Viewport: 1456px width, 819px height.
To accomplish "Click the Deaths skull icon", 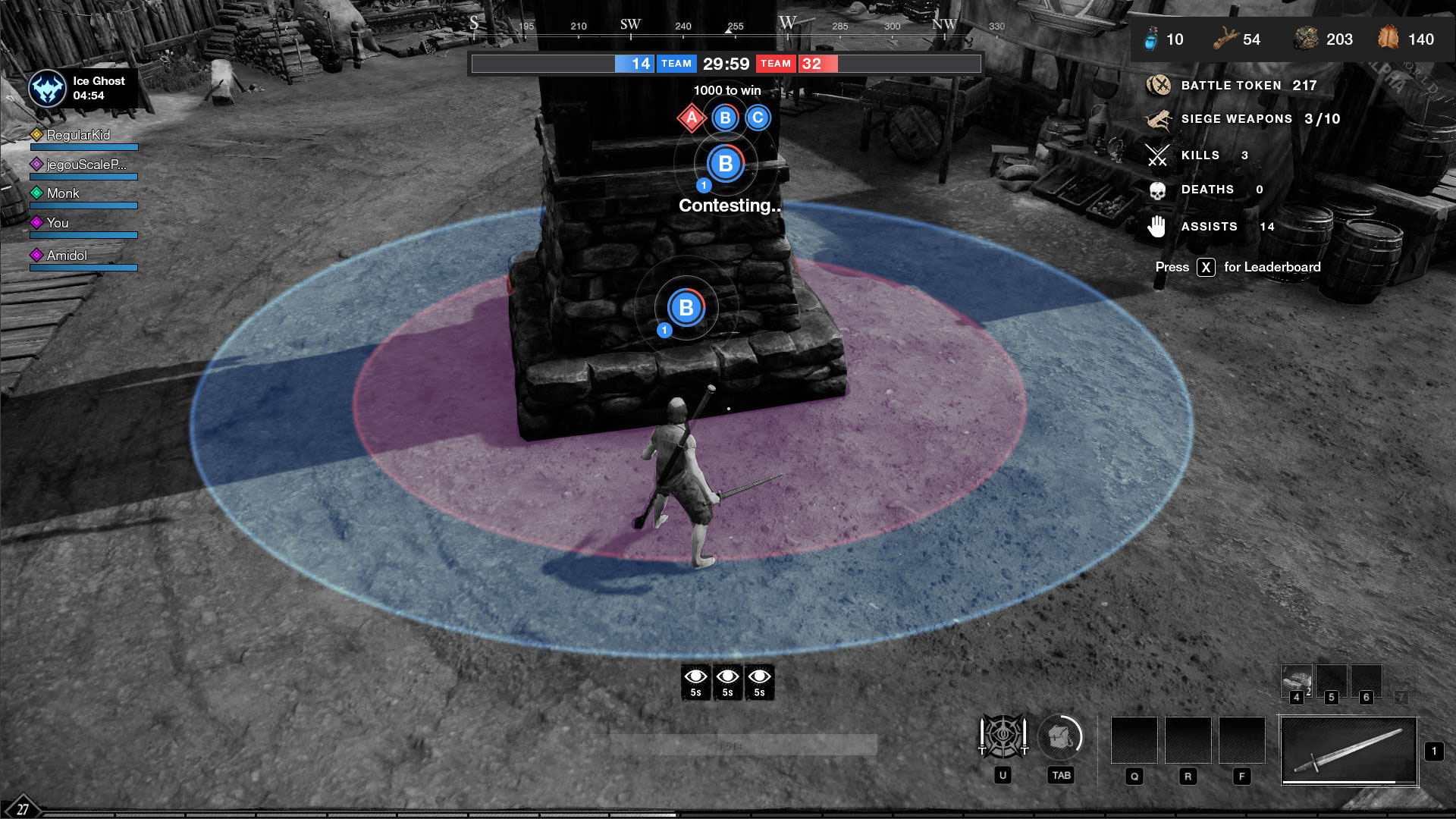I will [x=1157, y=190].
